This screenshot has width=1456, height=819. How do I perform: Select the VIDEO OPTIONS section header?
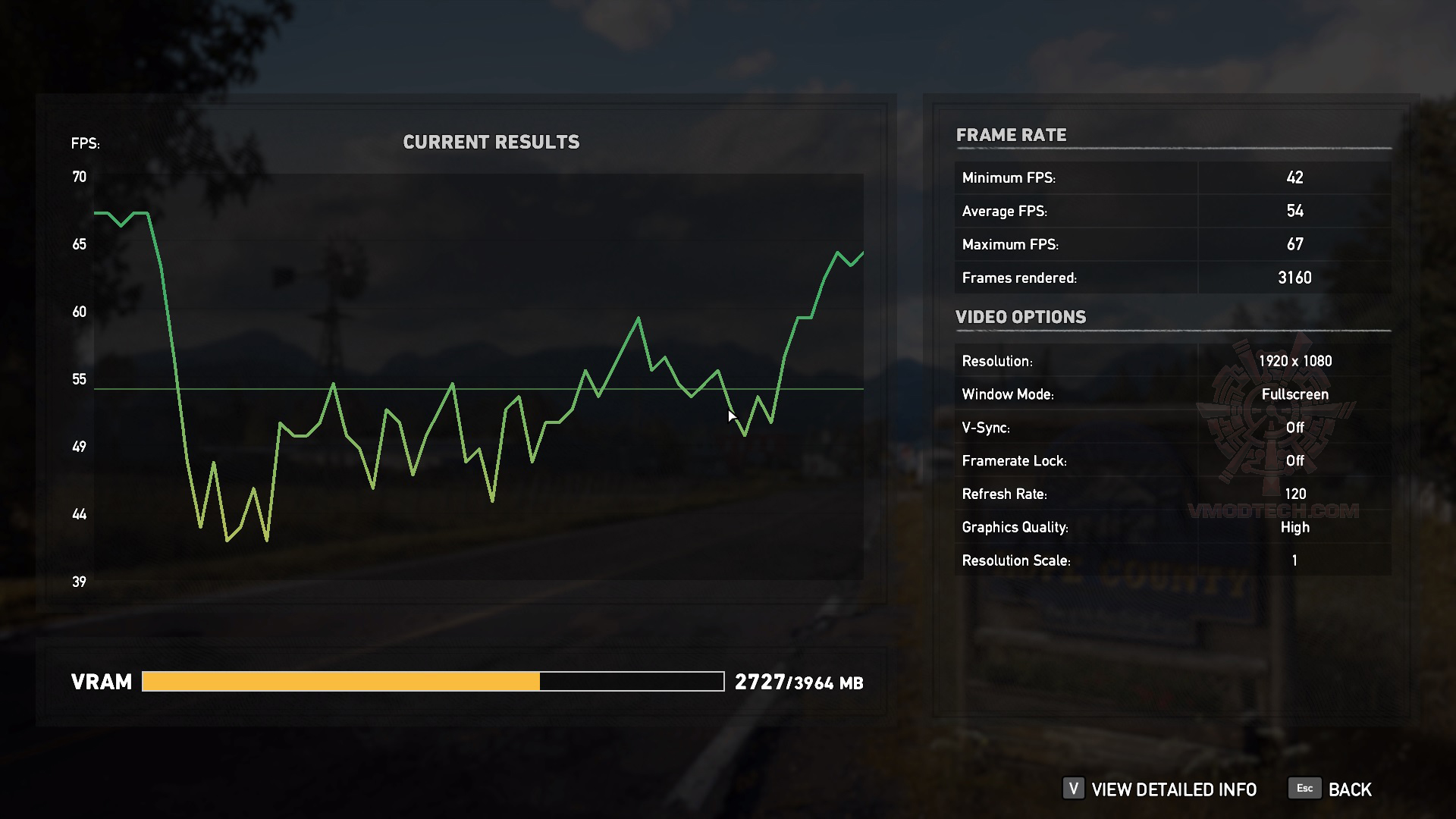(x=1021, y=317)
